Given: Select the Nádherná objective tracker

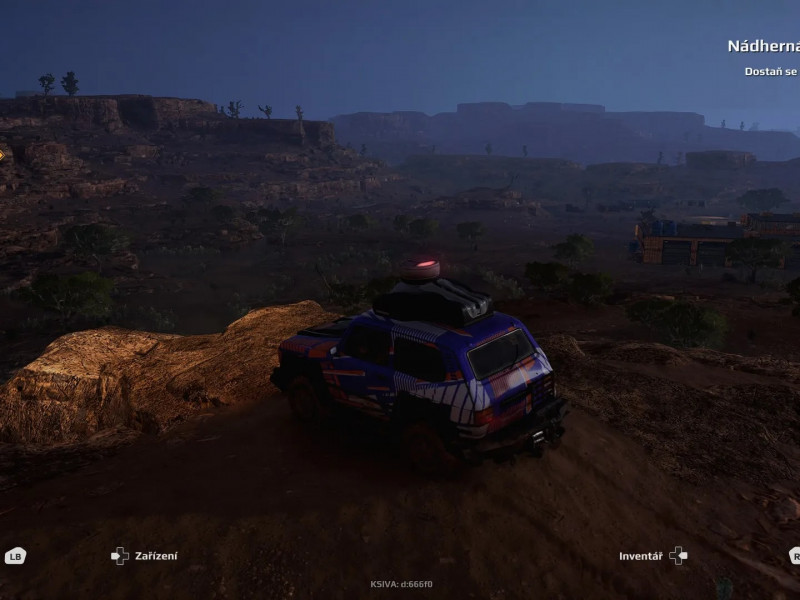Looking at the screenshot, I should pyautogui.click(x=763, y=46).
